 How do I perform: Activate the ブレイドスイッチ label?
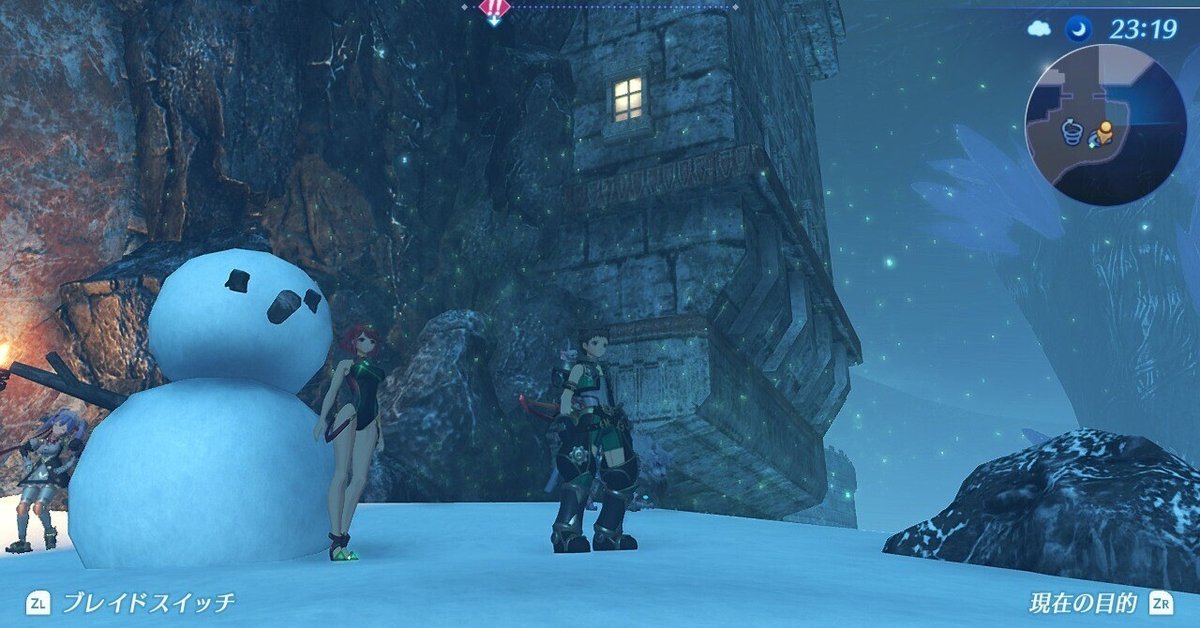(x=148, y=602)
